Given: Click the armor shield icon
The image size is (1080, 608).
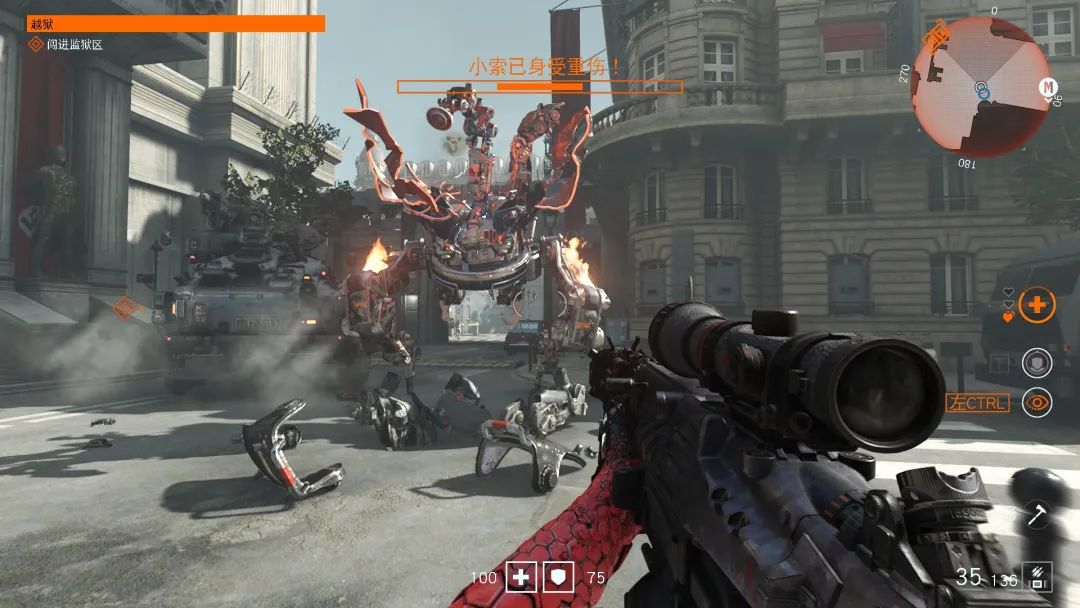Looking at the screenshot, I should 557,576.
